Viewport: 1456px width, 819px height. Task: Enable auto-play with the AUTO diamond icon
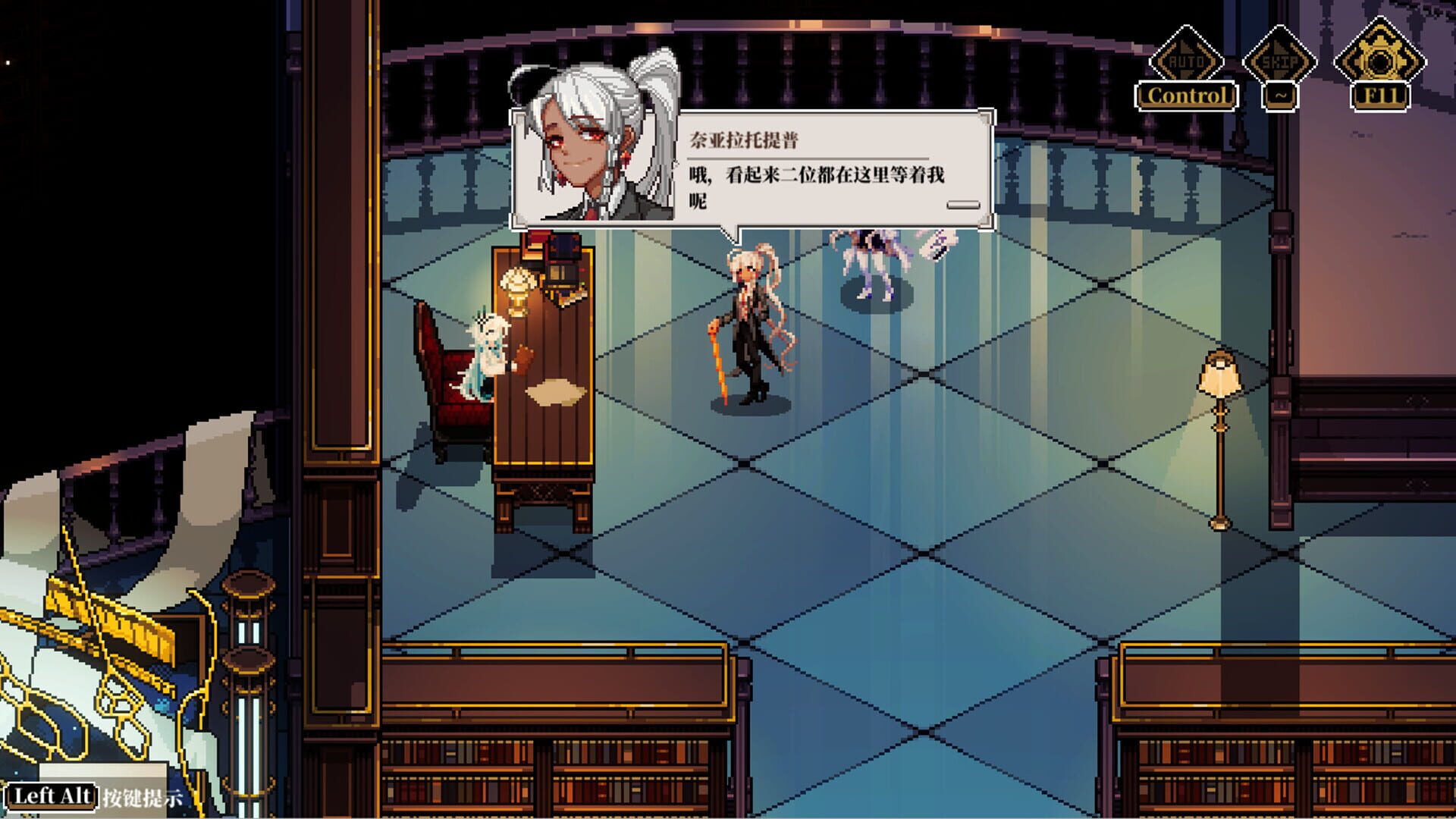coord(1188,57)
